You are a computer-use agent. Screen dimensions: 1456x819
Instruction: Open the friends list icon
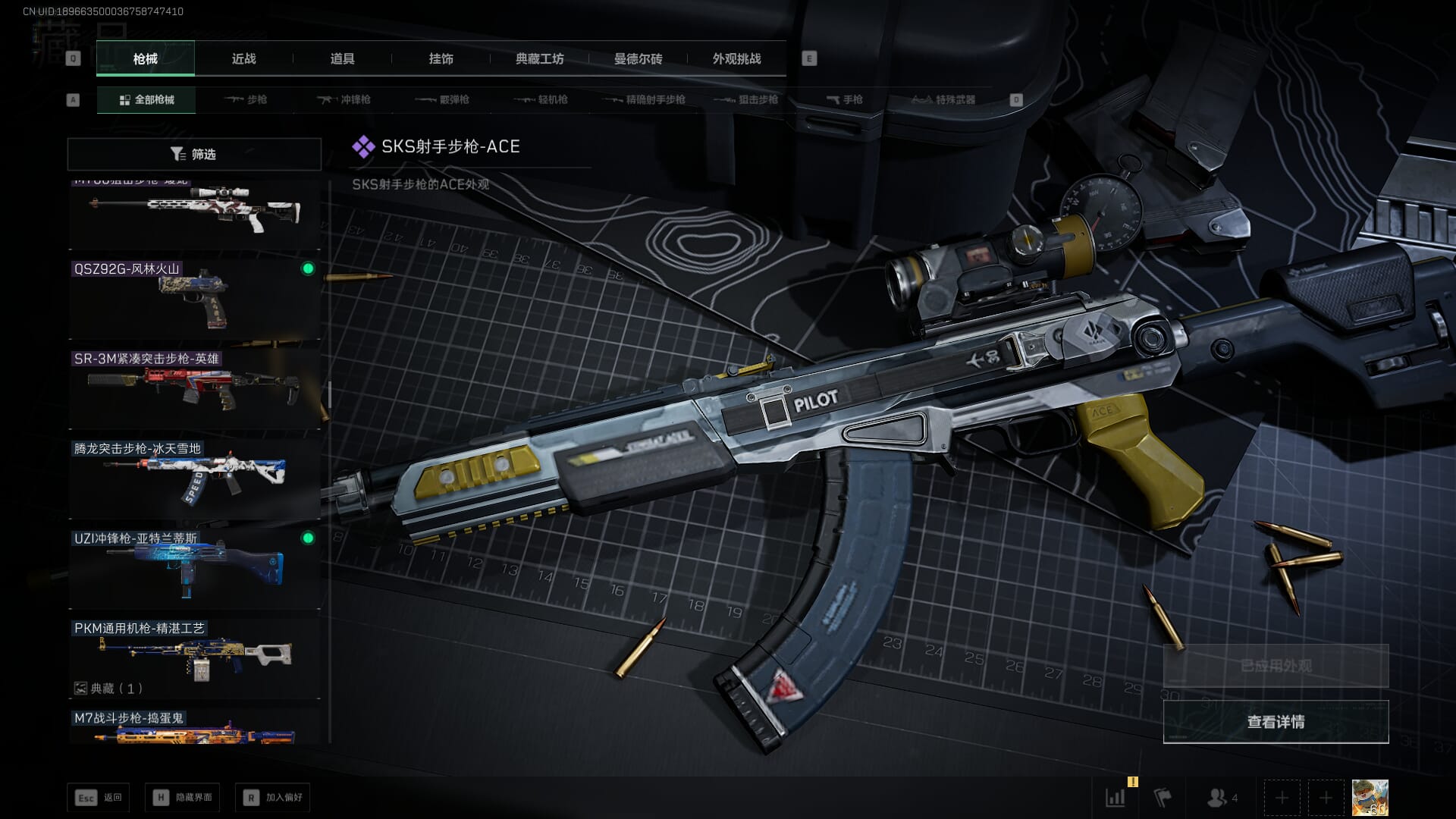point(1221,798)
